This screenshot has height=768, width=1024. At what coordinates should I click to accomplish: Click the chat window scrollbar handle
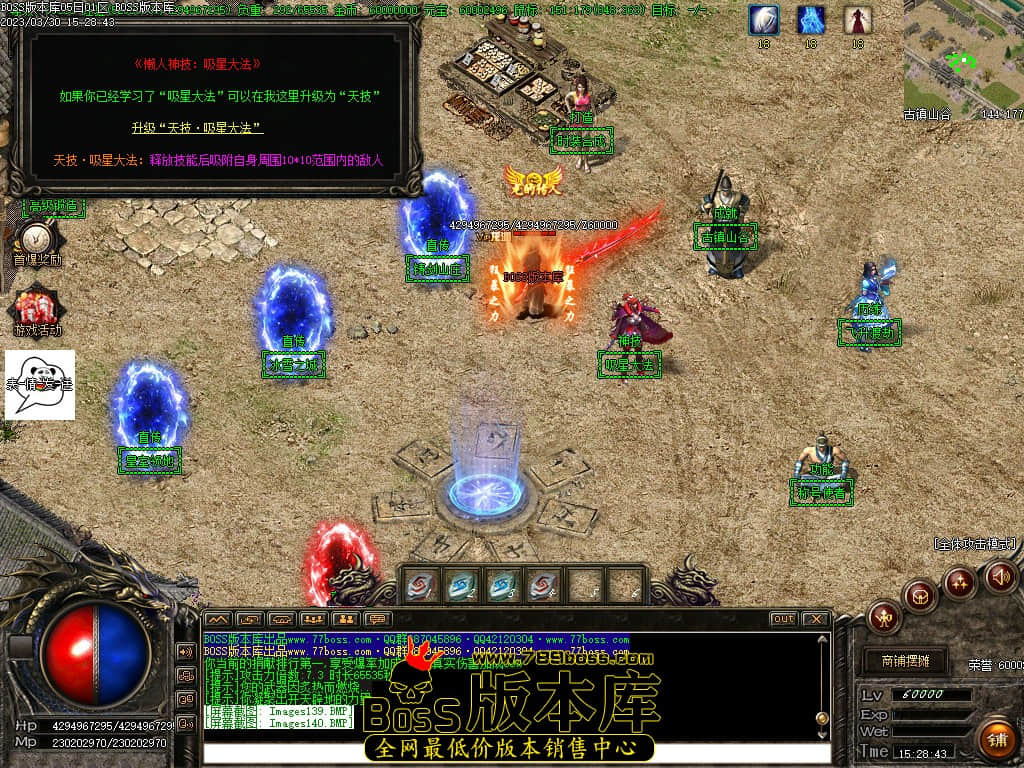[x=822, y=718]
